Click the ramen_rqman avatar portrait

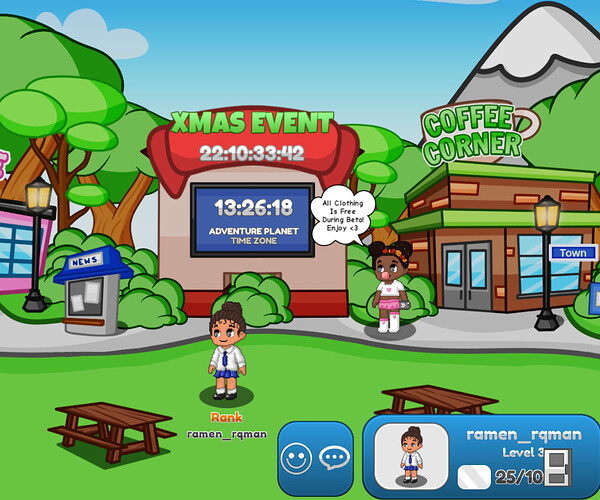413,457
